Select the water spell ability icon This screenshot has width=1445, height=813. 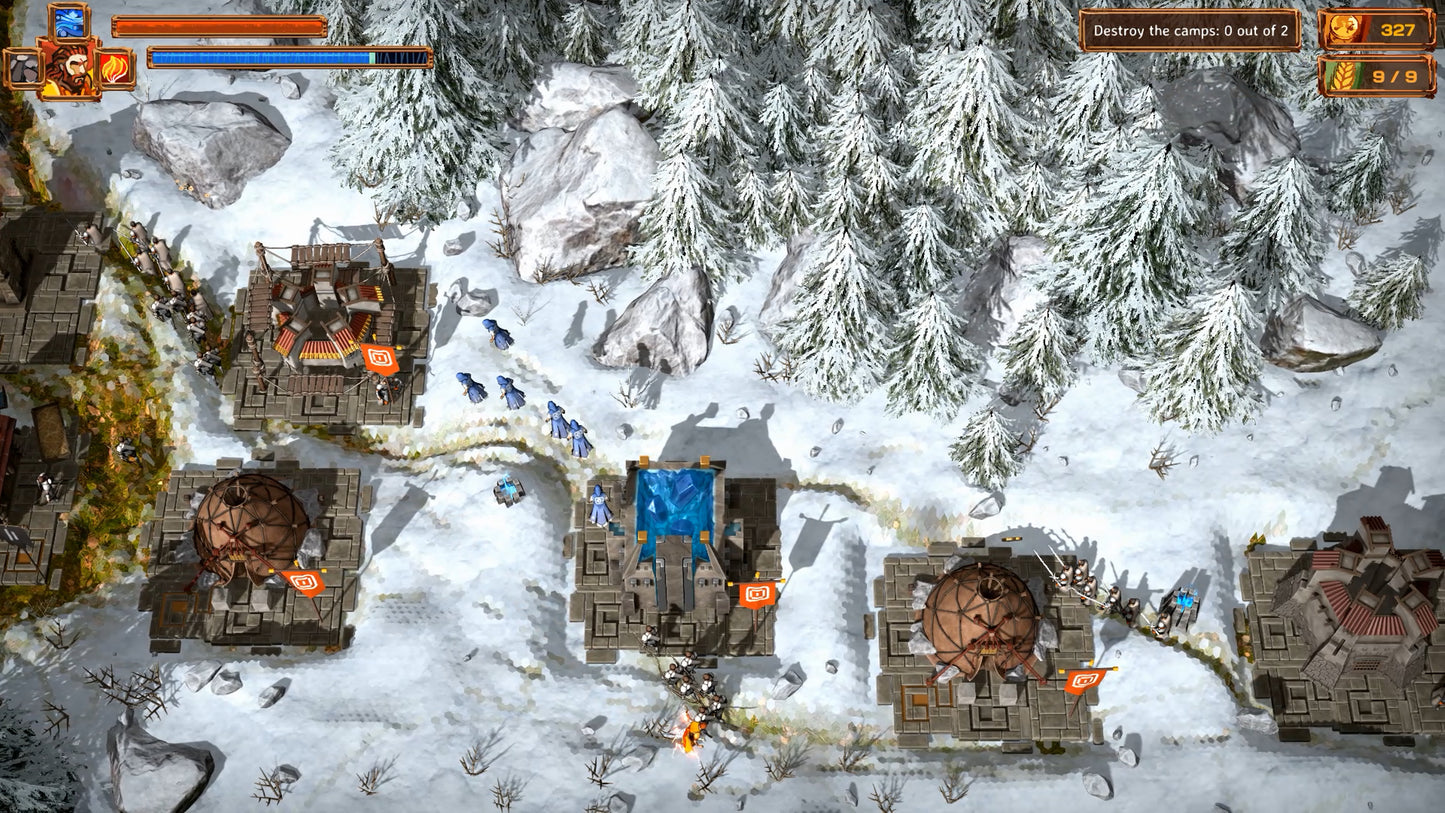click(x=69, y=24)
